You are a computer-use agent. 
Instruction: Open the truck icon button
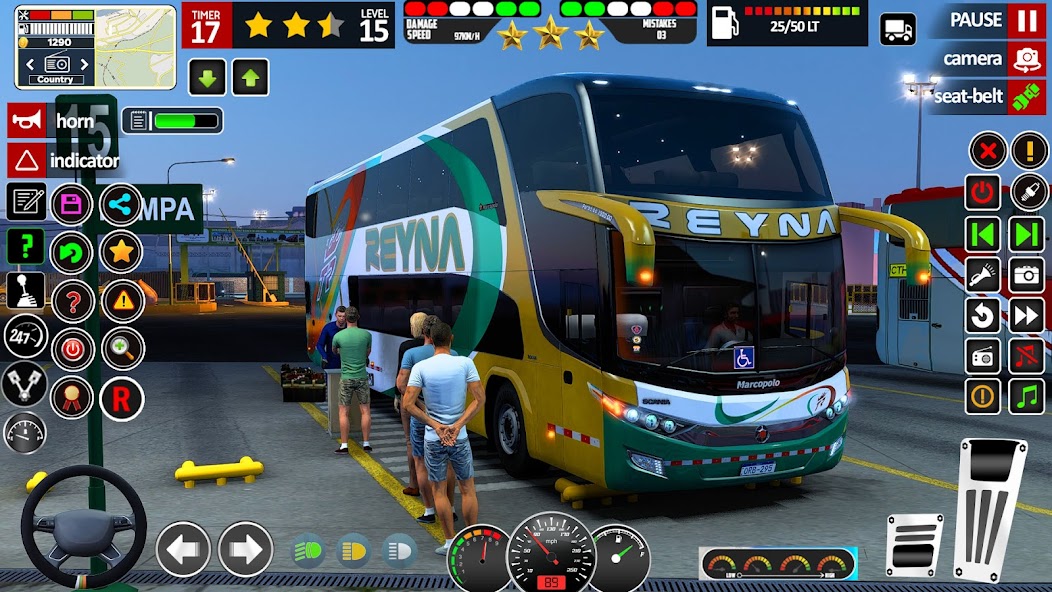pyautogui.click(x=897, y=29)
